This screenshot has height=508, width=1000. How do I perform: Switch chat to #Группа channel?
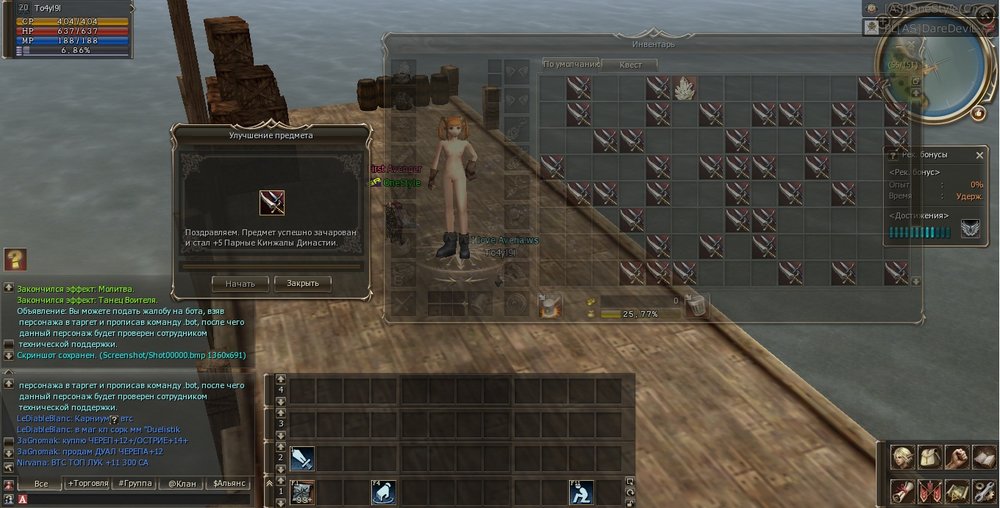(135, 484)
